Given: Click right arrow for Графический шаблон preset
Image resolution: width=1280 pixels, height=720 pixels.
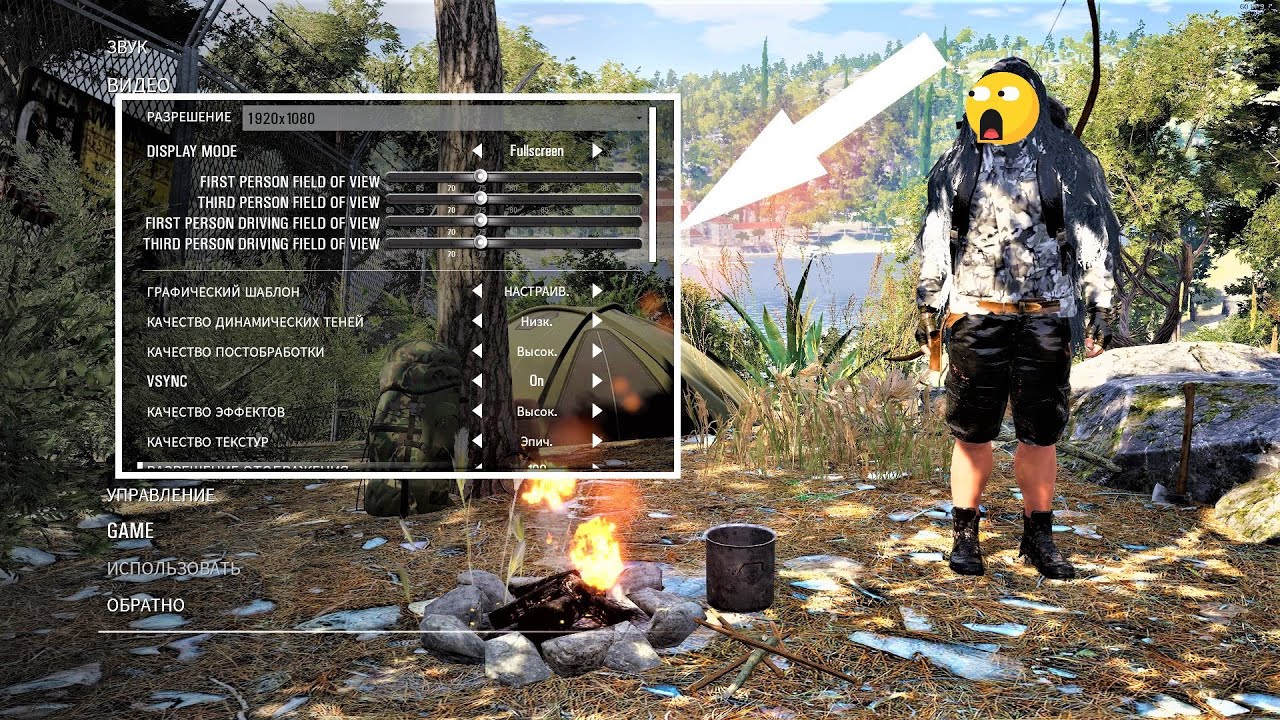Looking at the screenshot, I should pyautogui.click(x=597, y=291).
